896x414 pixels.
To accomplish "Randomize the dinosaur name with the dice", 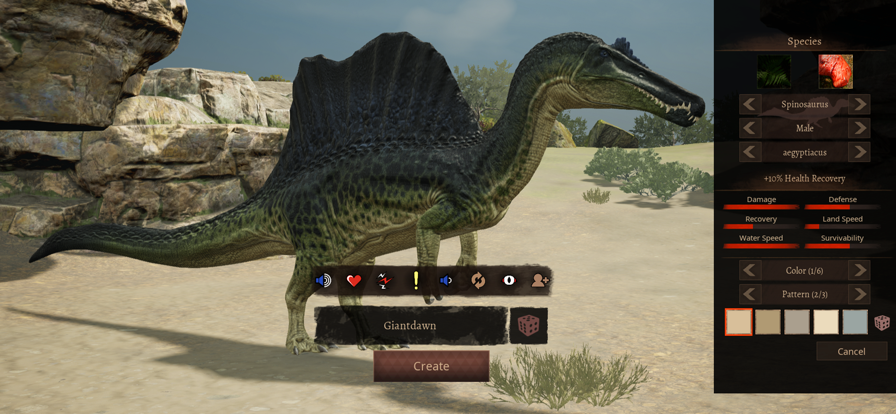I will point(528,326).
